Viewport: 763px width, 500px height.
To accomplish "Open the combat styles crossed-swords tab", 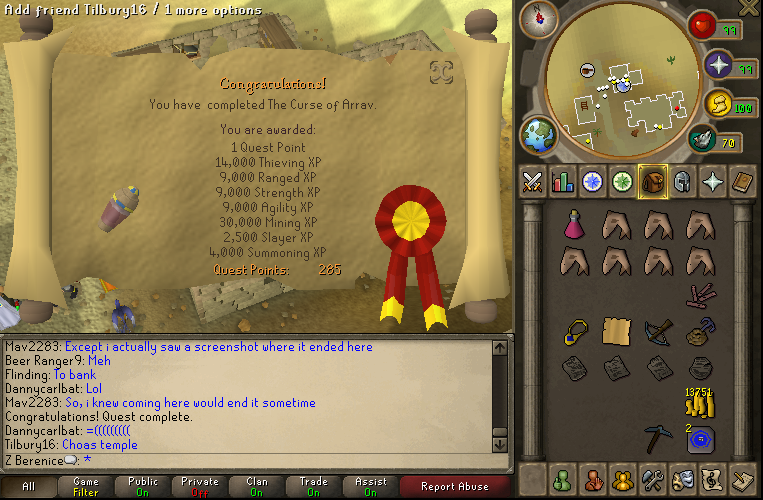I will [x=532, y=182].
